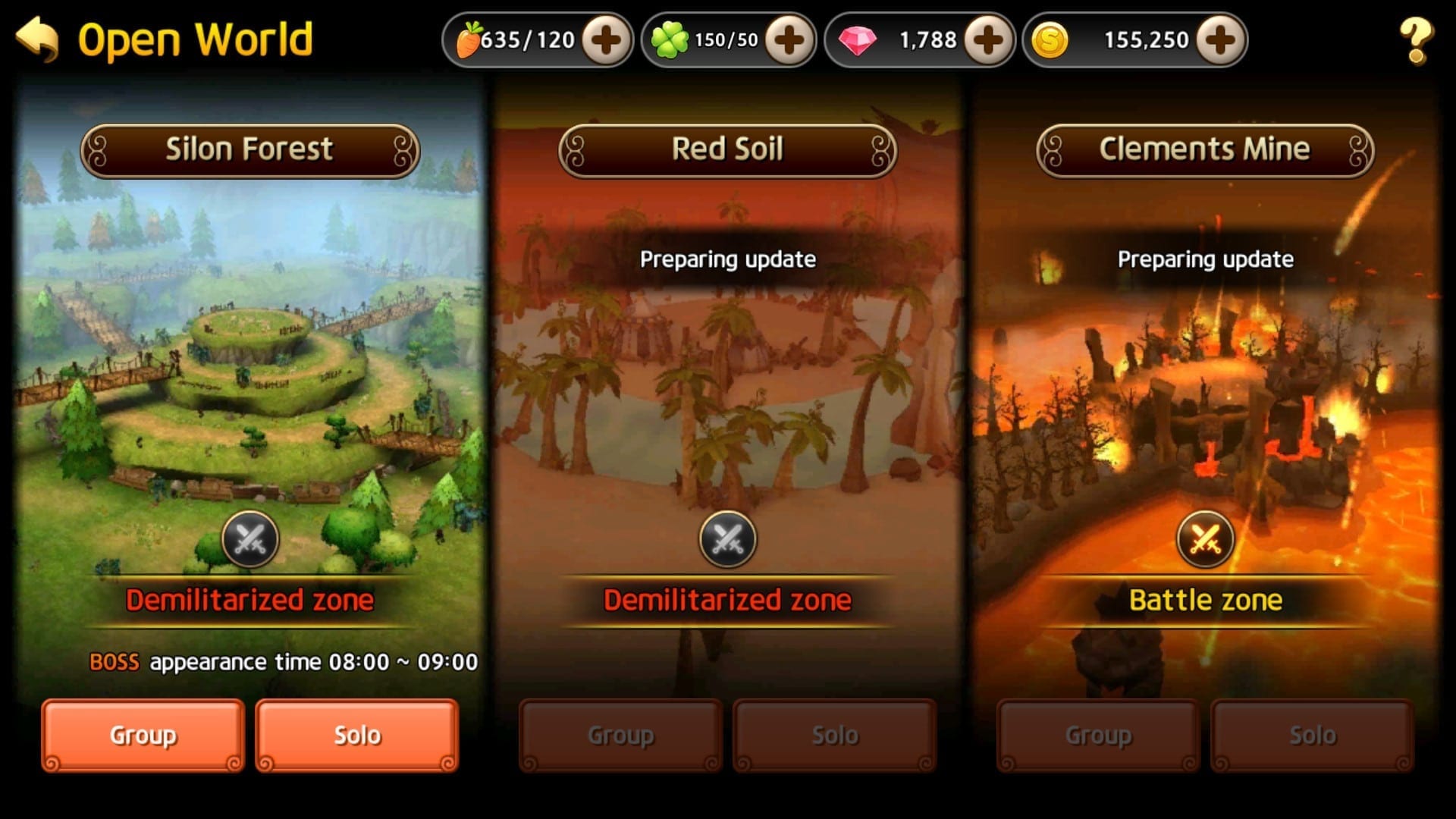Add more carrot stamina with plus button

tap(606, 40)
